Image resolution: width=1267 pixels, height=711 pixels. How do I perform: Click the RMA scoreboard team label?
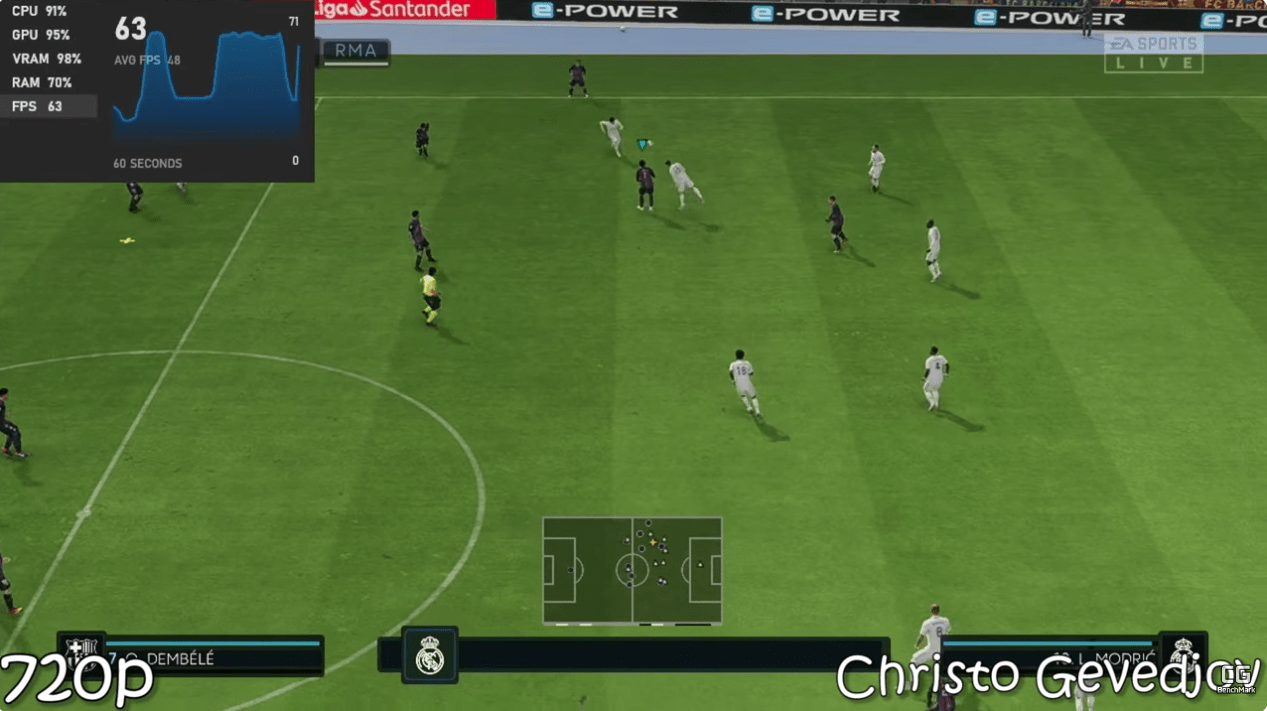[356, 51]
